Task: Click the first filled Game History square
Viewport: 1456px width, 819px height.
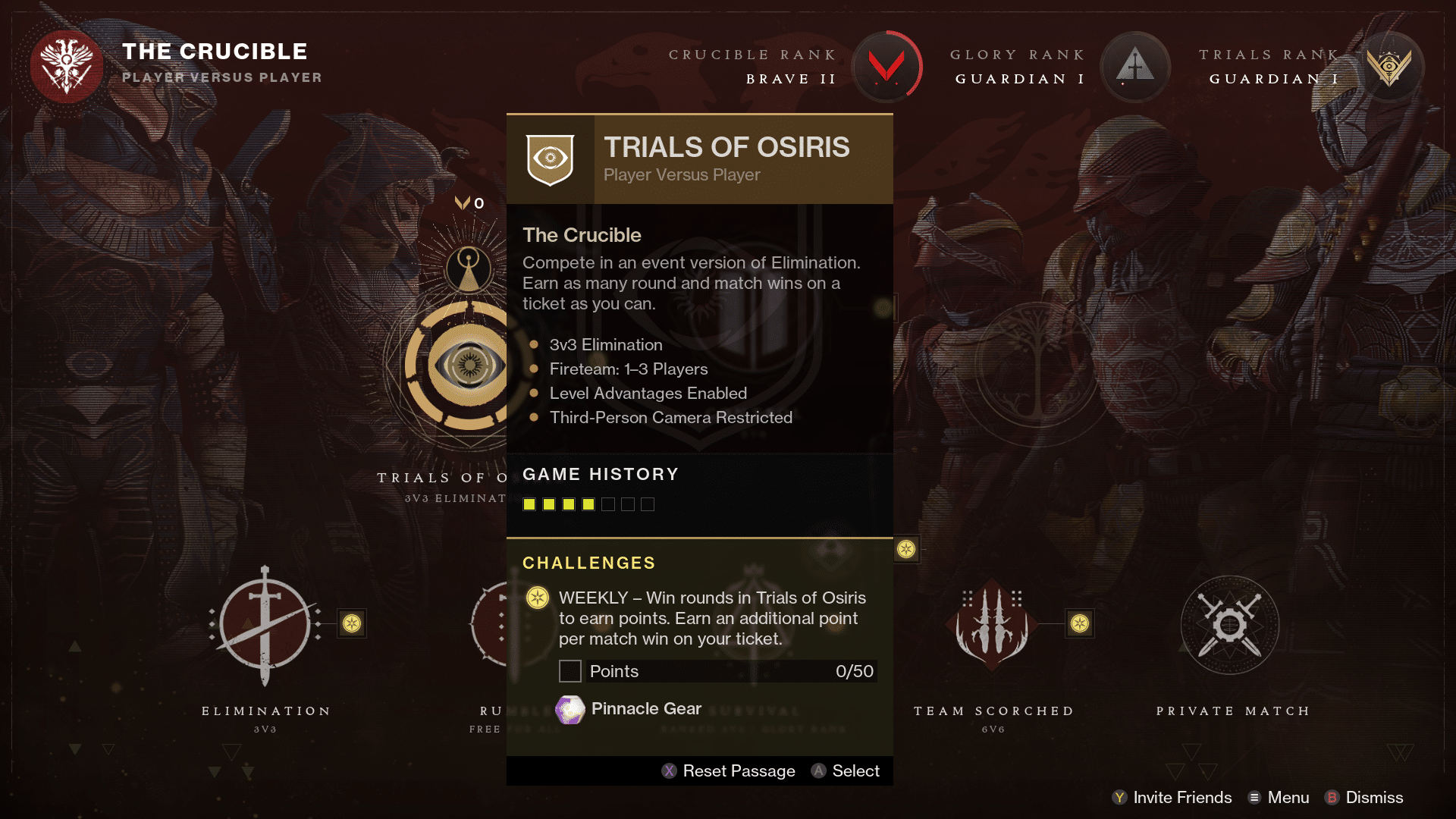Action: (x=529, y=504)
